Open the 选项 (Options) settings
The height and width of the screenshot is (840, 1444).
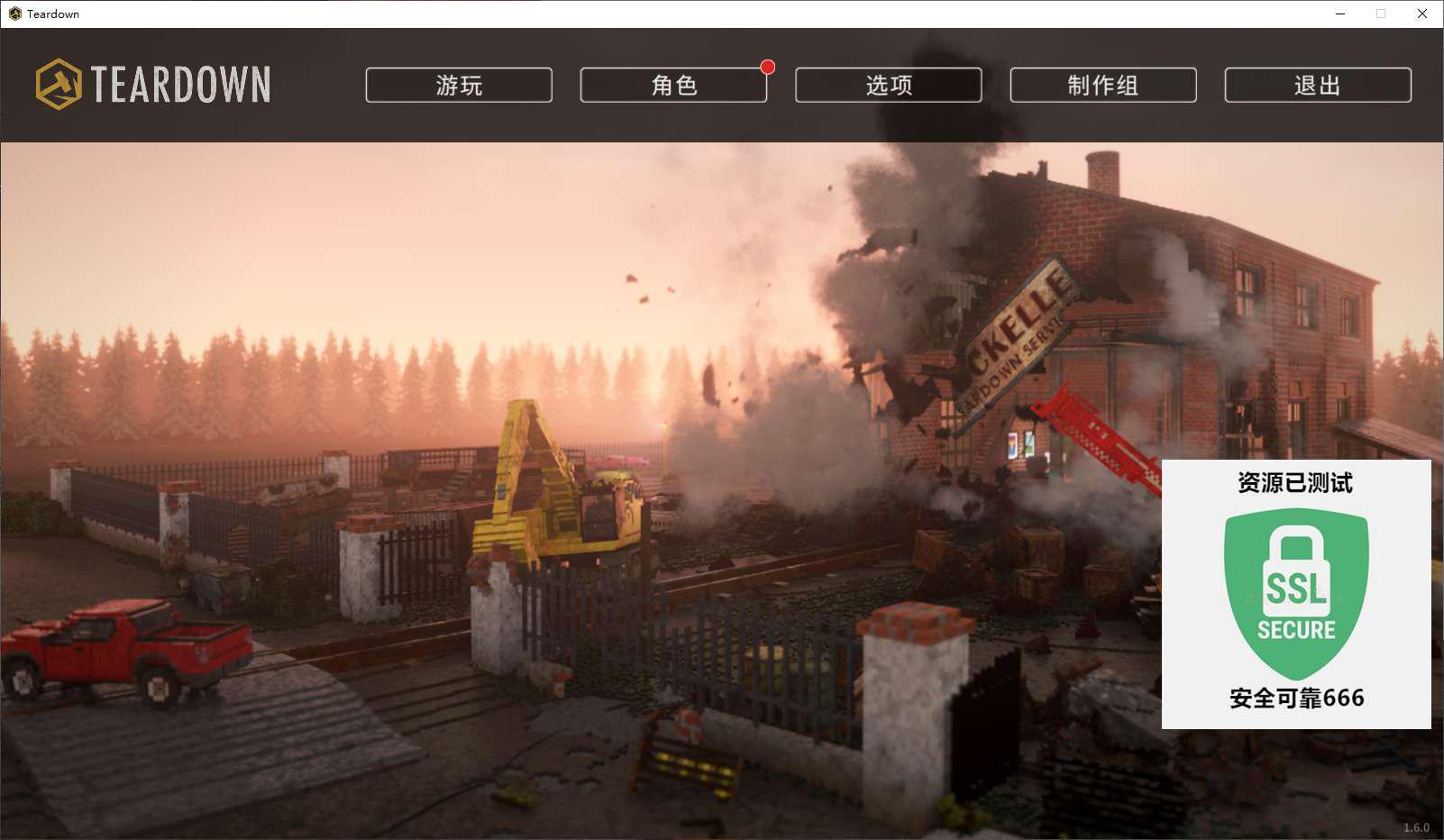point(888,85)
